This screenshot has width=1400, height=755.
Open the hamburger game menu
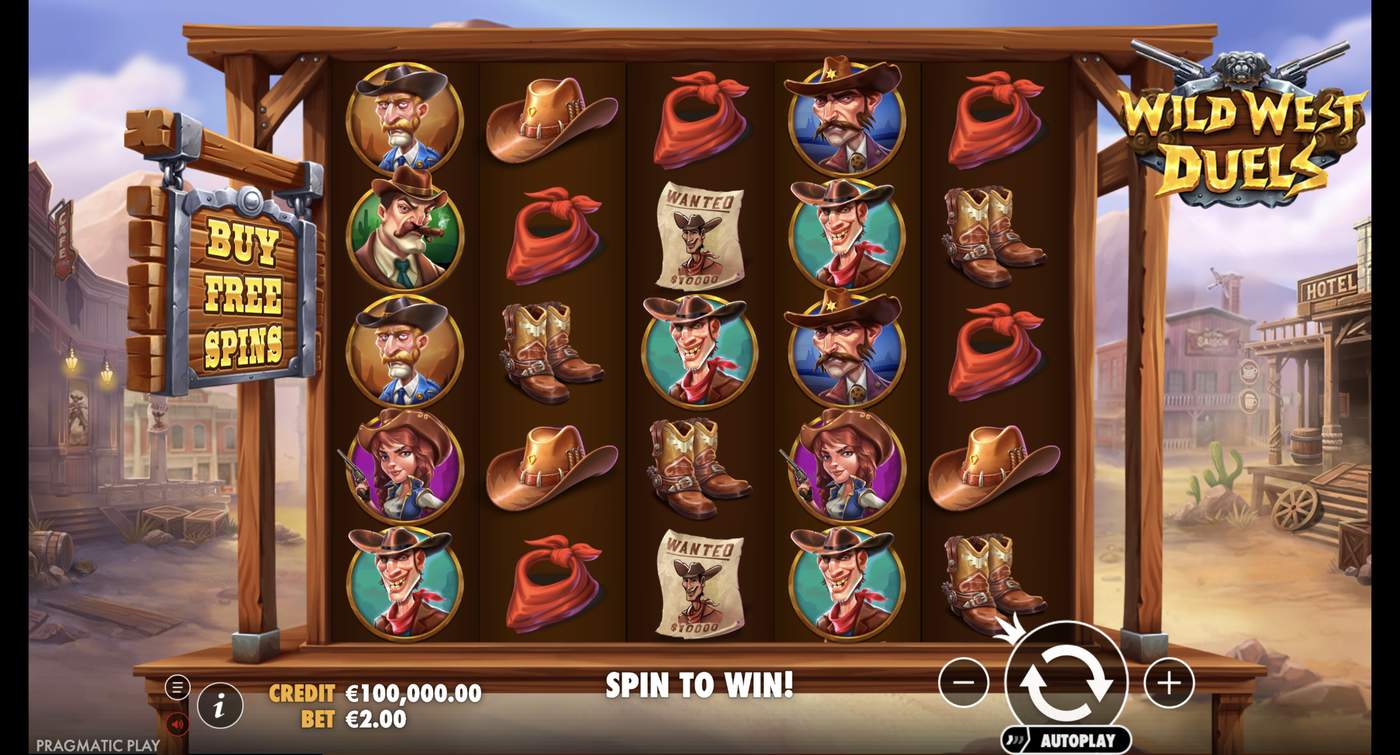(178, 686)
